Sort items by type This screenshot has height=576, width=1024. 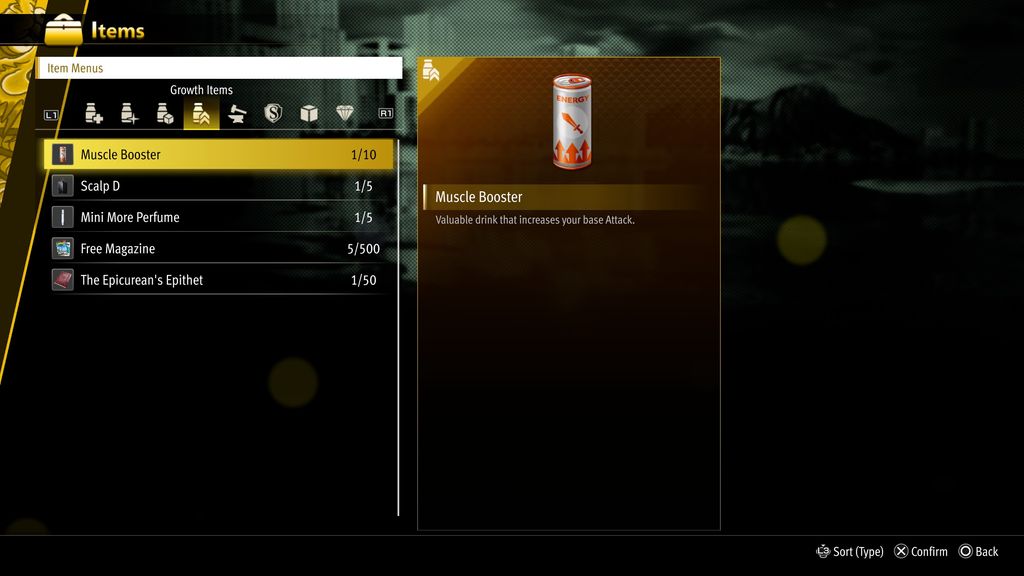coord(850,551)
